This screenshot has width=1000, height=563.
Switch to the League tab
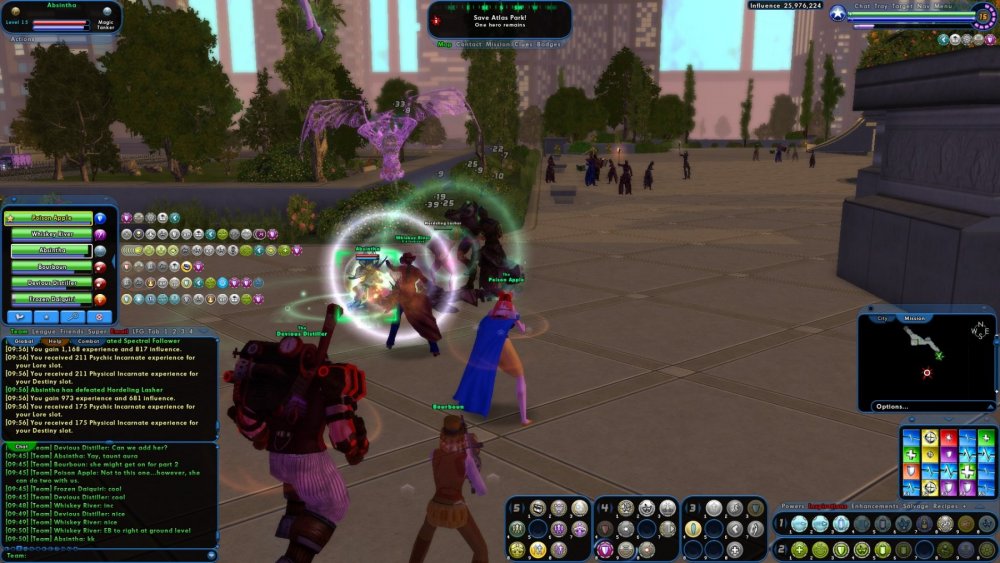[x=45, y=330]
